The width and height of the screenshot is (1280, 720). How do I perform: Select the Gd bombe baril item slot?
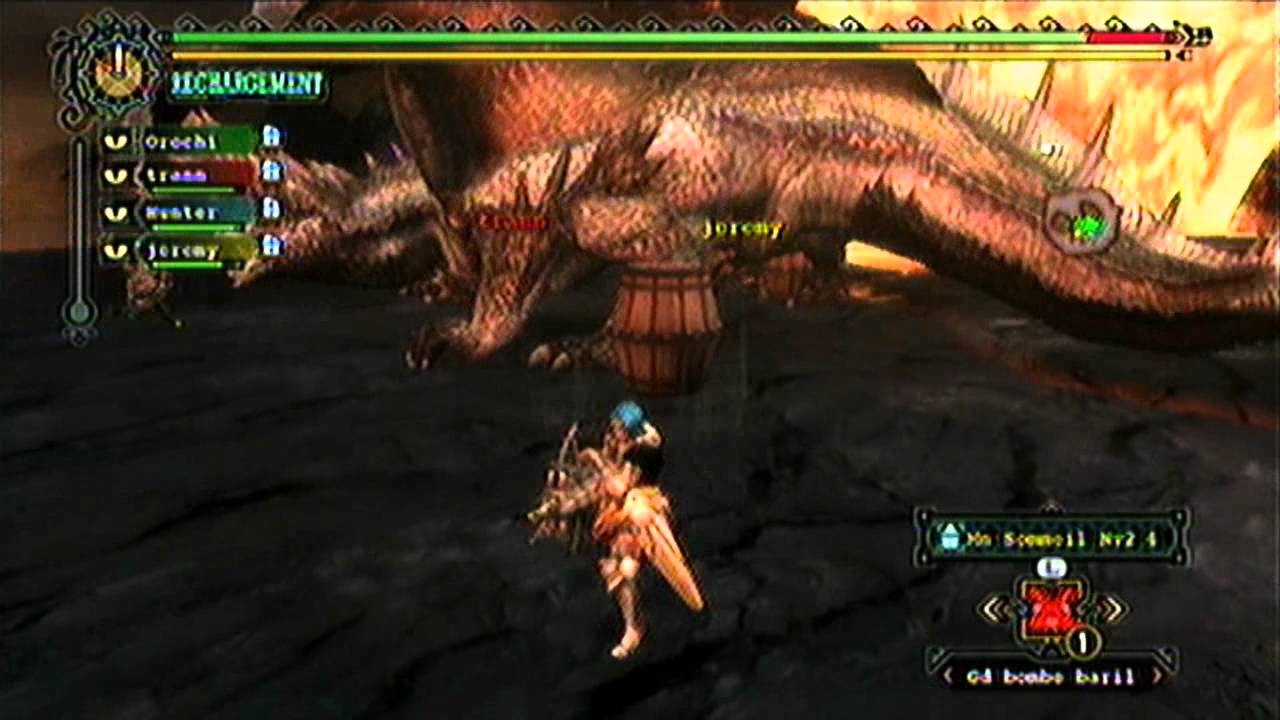click(1049, 609)
